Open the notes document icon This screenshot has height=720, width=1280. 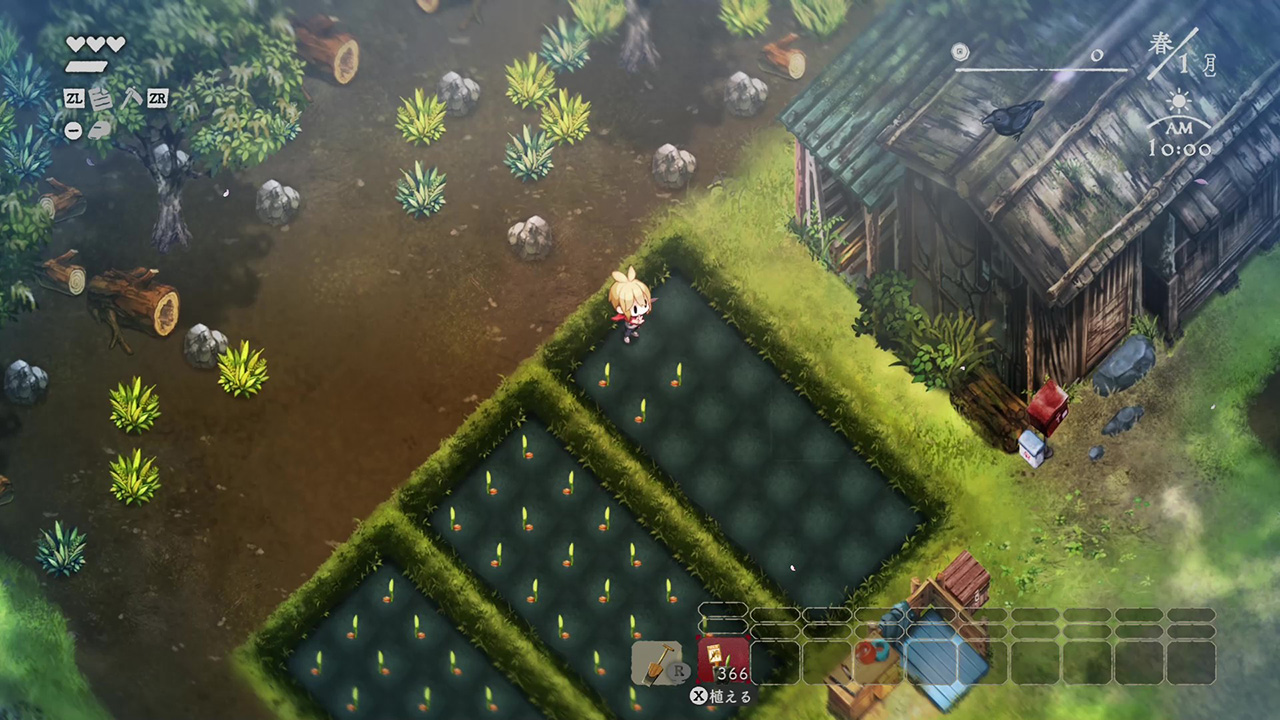[x=101, y=98]
